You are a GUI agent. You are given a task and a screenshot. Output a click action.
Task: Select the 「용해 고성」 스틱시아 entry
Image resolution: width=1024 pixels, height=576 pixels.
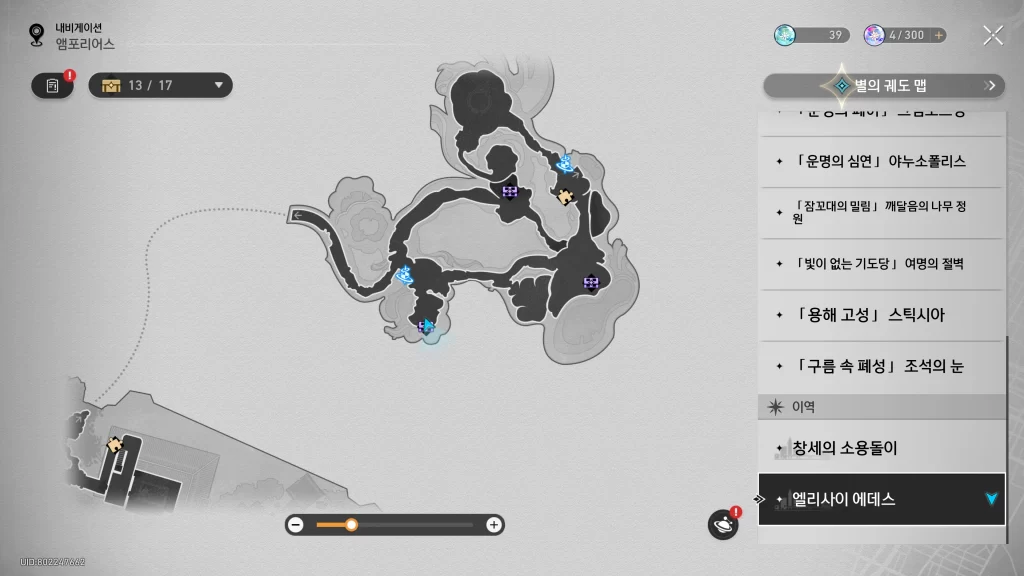point(880,315)
